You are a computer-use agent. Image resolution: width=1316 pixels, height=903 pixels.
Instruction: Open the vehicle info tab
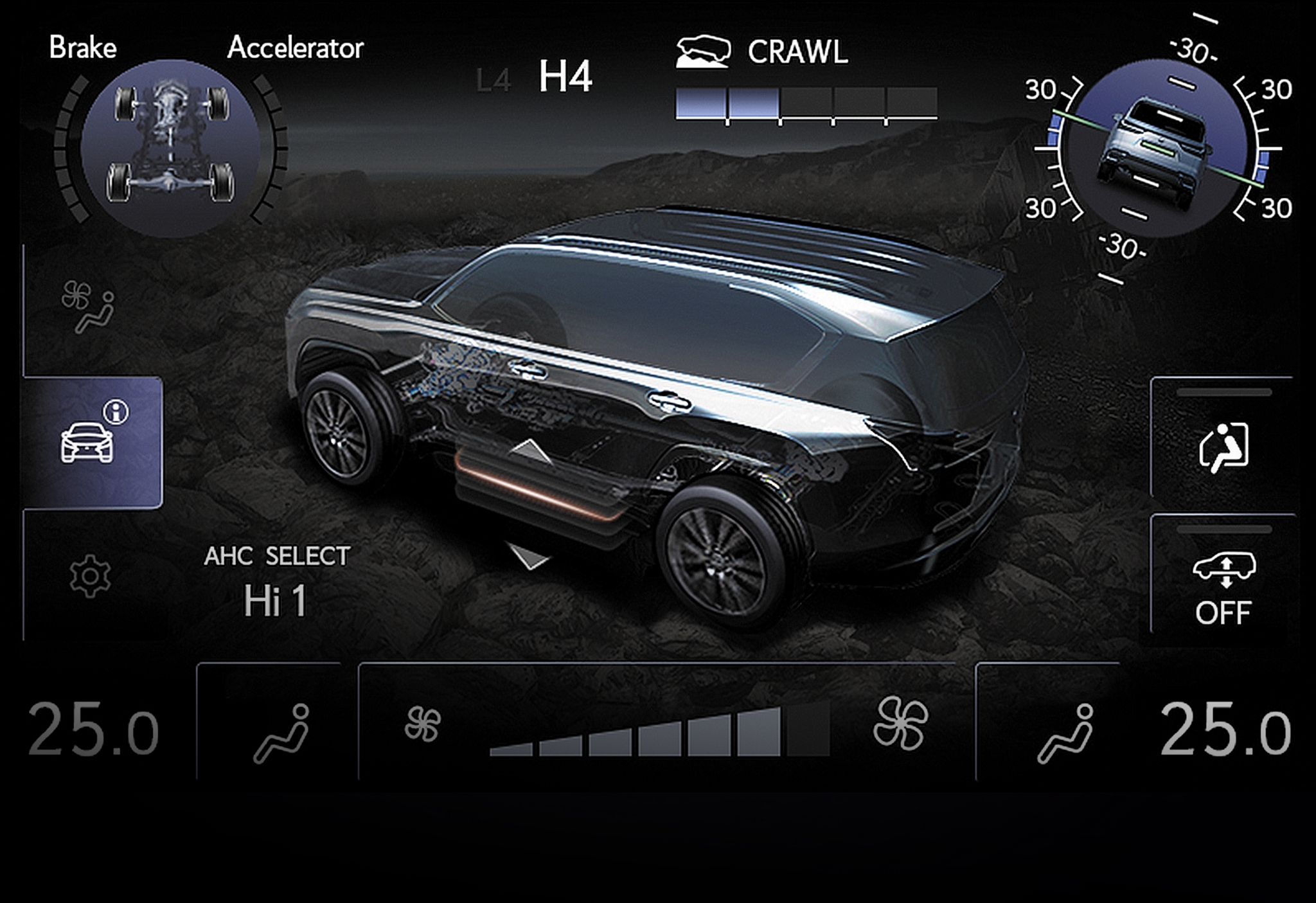(x=91, y=442)
